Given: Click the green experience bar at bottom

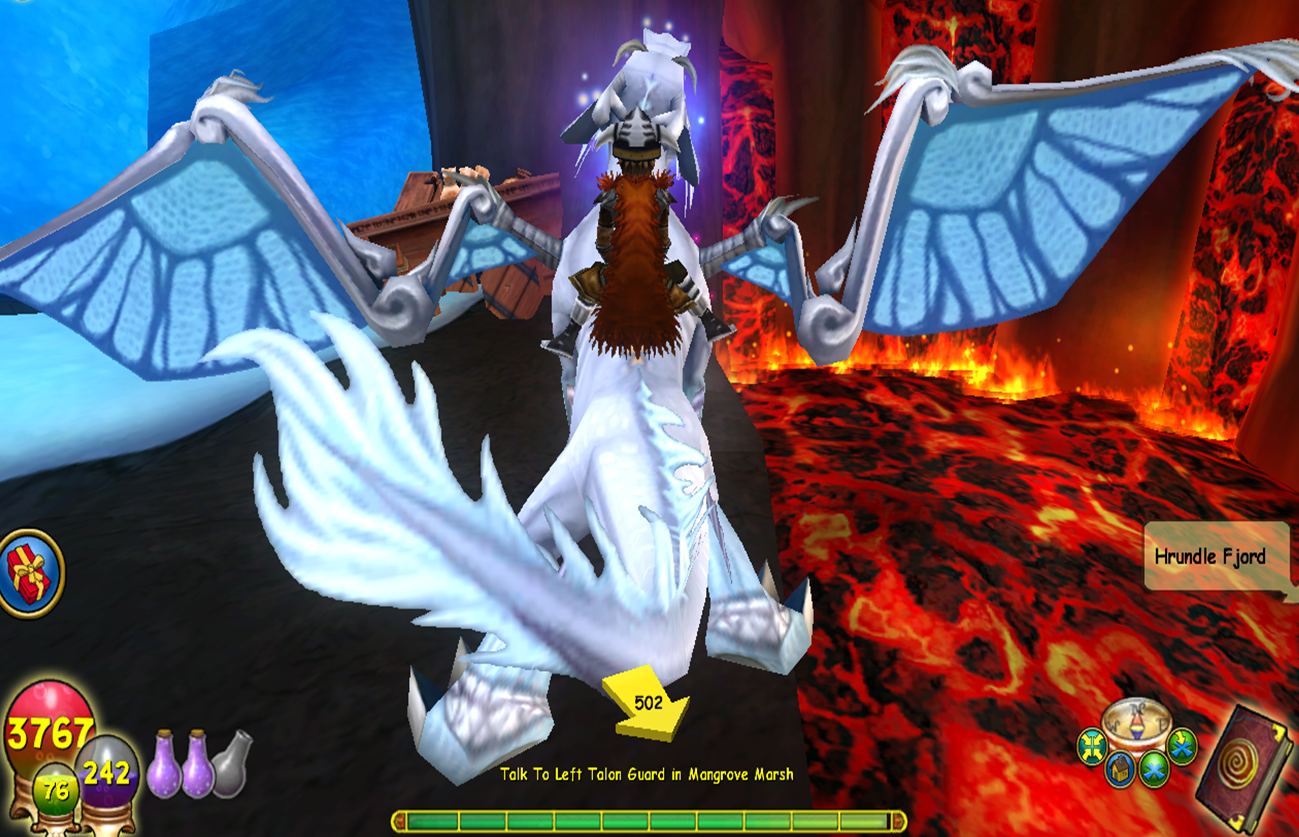Looking at the screenshot, I should pos(649,822).
